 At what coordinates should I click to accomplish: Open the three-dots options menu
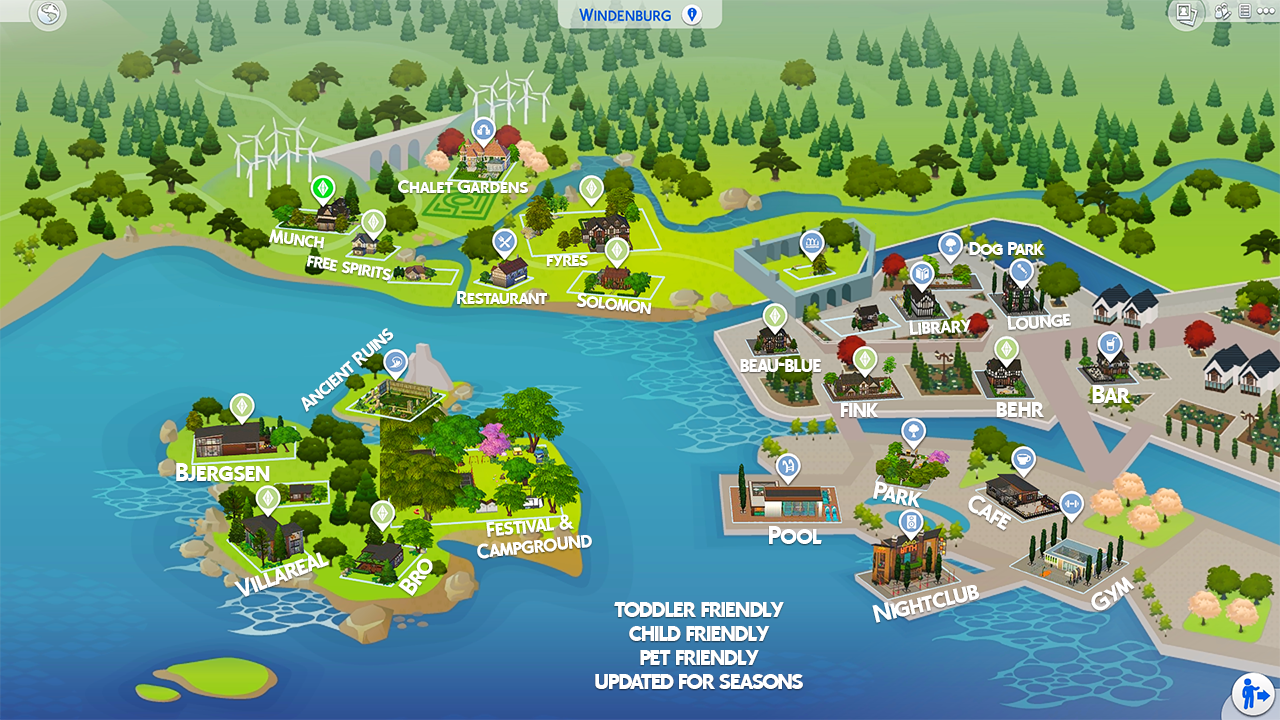click(x=1266, y=12)
